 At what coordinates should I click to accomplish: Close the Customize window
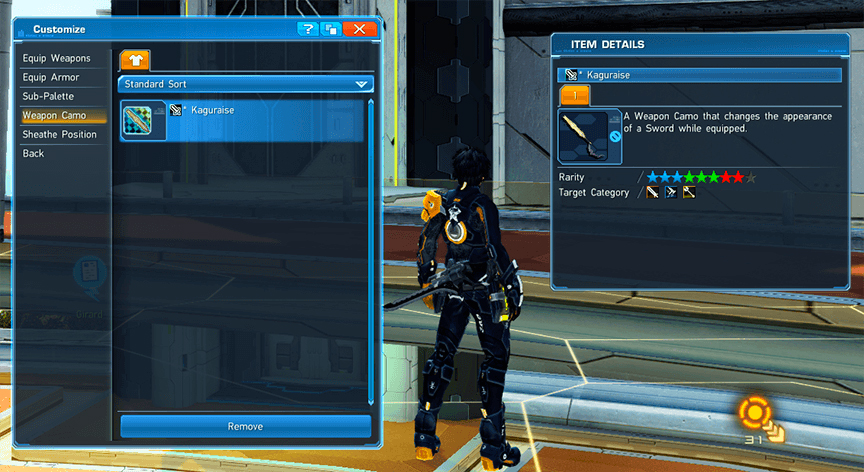point(360,29)
